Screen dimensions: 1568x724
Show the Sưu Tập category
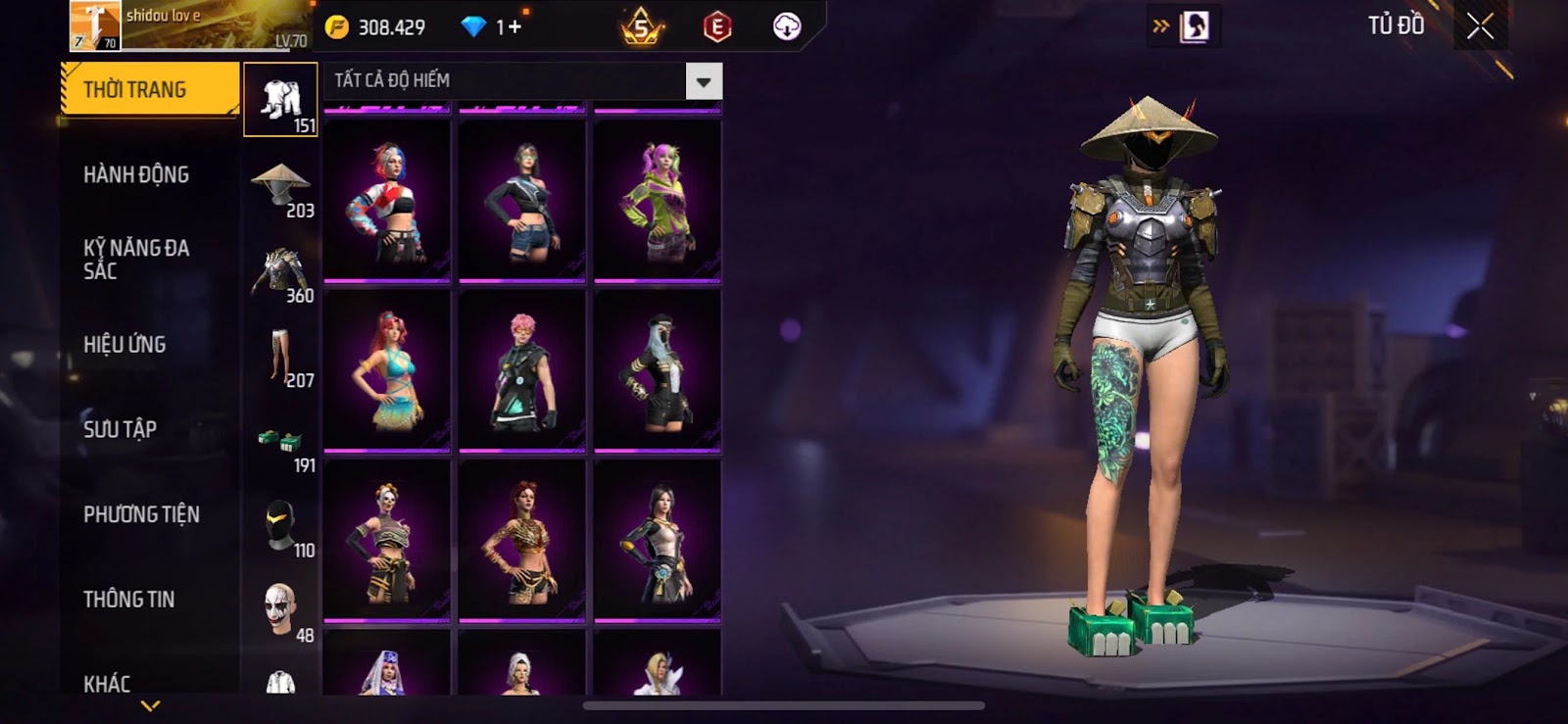point(120,429)
